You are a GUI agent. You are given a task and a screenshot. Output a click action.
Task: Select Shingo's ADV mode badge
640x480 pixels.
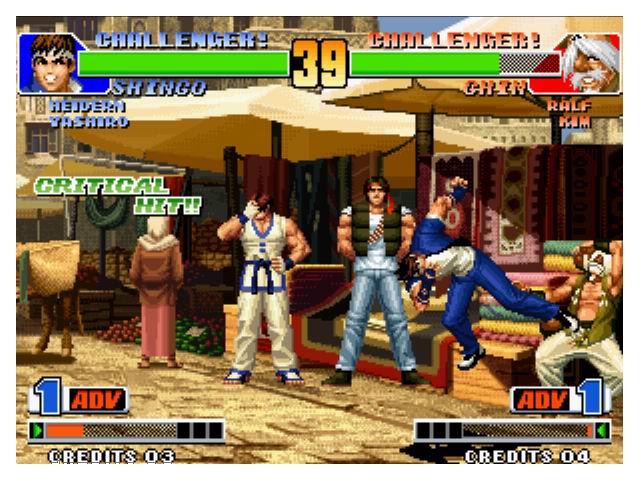pyautogui.click(x=97, y=400)
